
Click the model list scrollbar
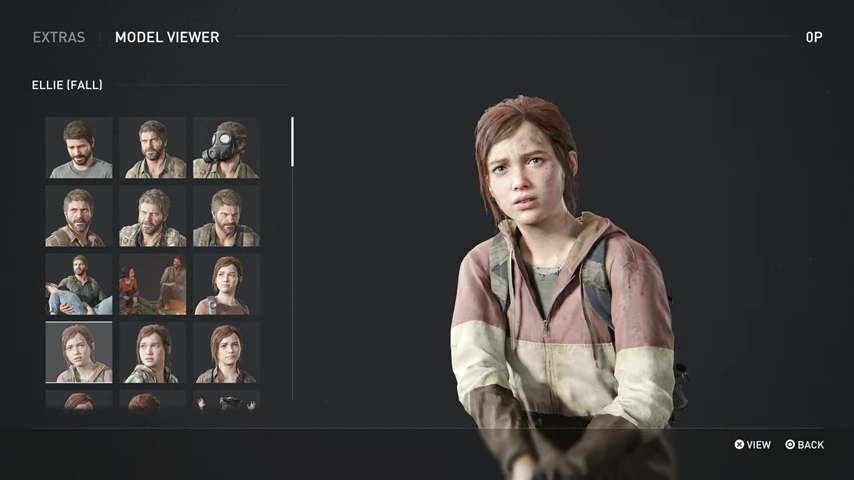coord(292,142)
